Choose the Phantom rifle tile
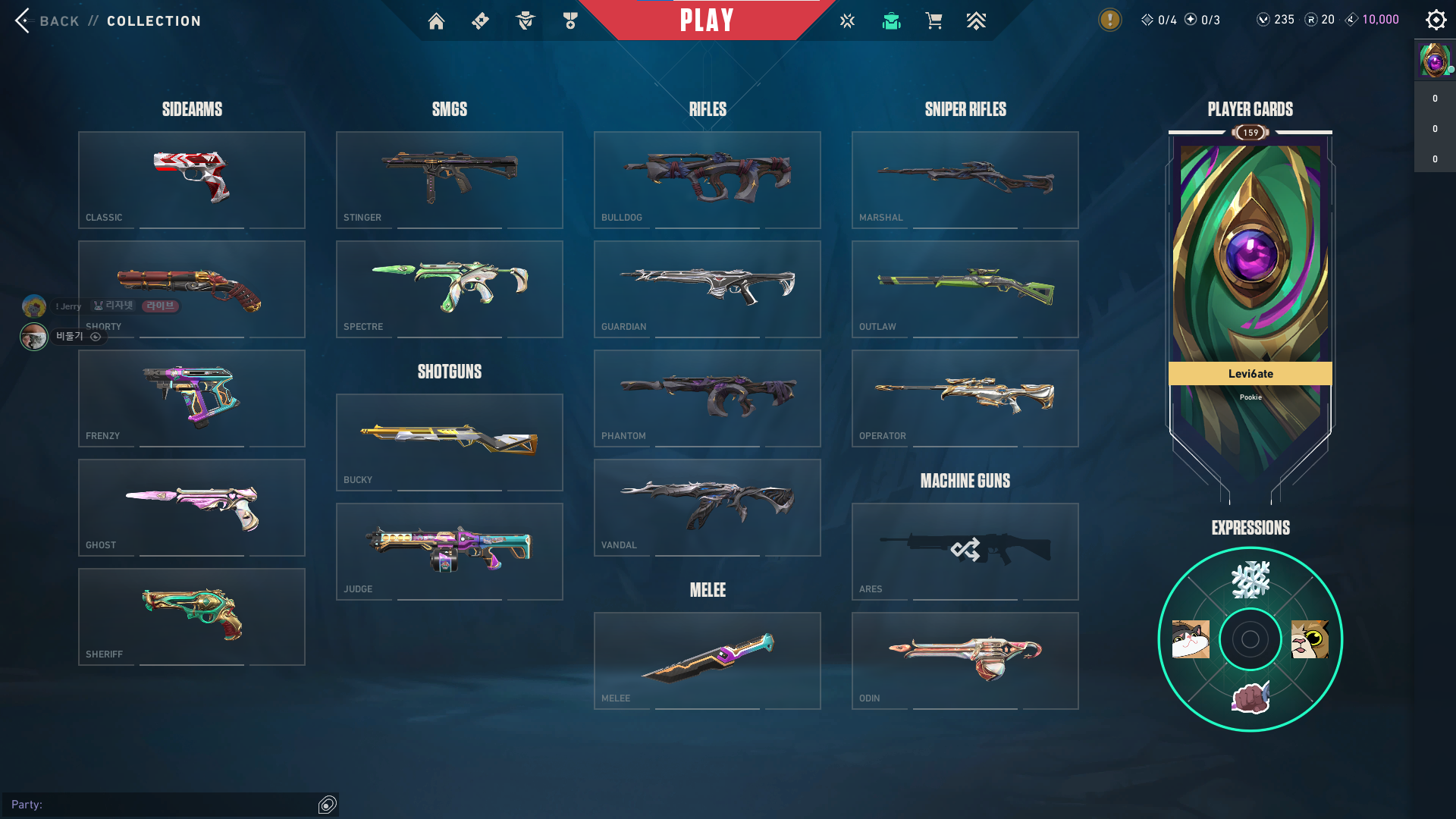Image resolution: width=1456 pixels, height=819 pixels. pyautogui.click(x=708, y=398)
